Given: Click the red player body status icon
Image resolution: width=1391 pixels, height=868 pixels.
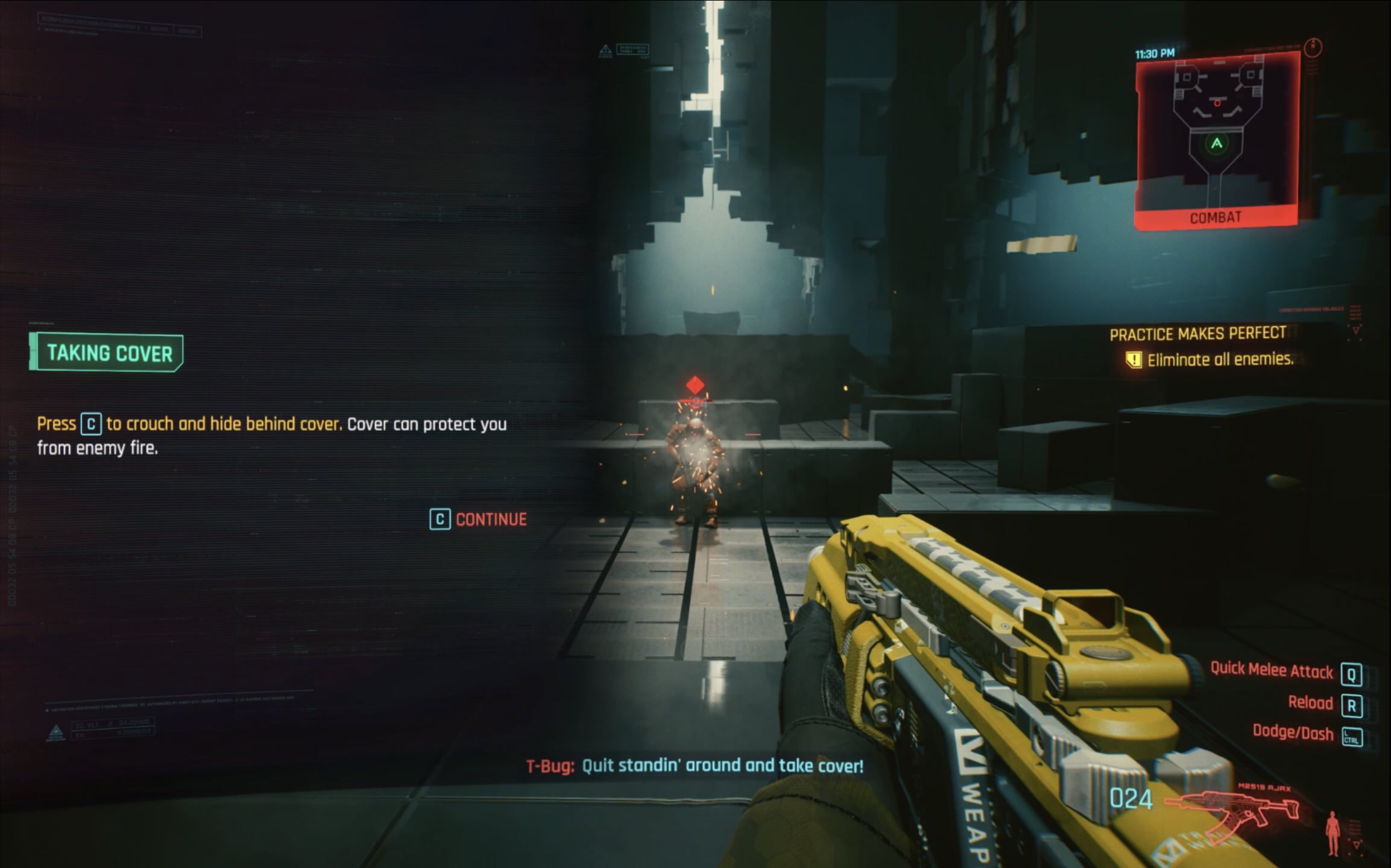Looking at the screenshot, I should pyautogui.click(x=1333, y=832).
